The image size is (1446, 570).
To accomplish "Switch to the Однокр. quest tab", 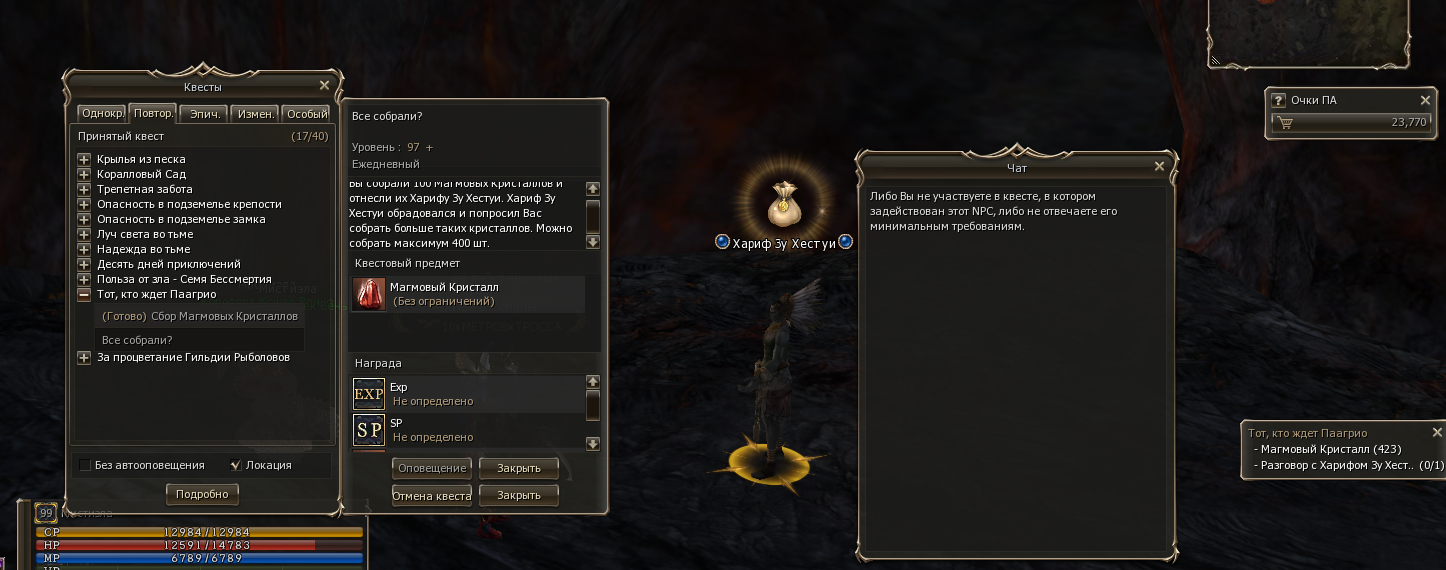I will (x=102, y=114).
